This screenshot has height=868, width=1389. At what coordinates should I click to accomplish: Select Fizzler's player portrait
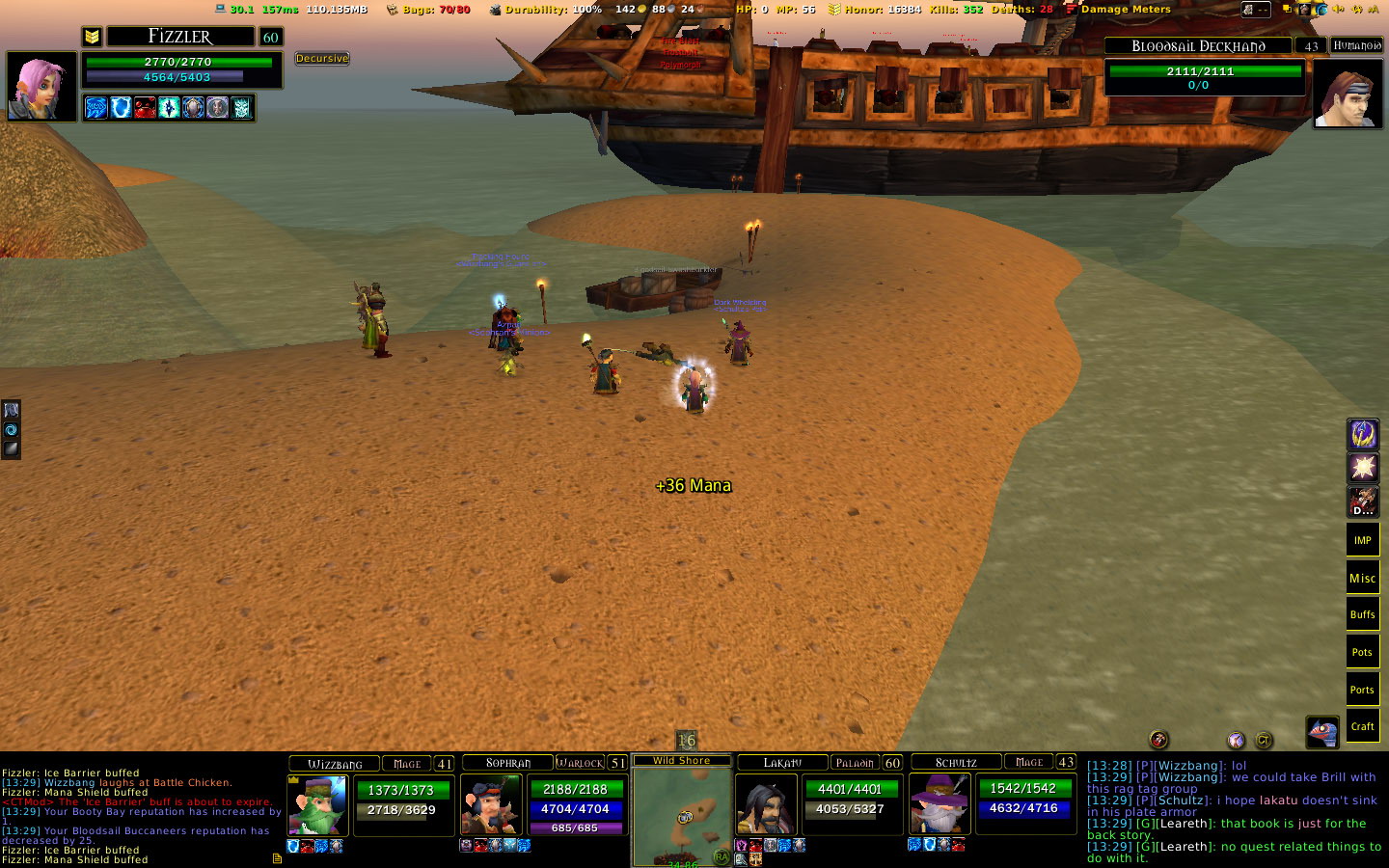point(41,86)
